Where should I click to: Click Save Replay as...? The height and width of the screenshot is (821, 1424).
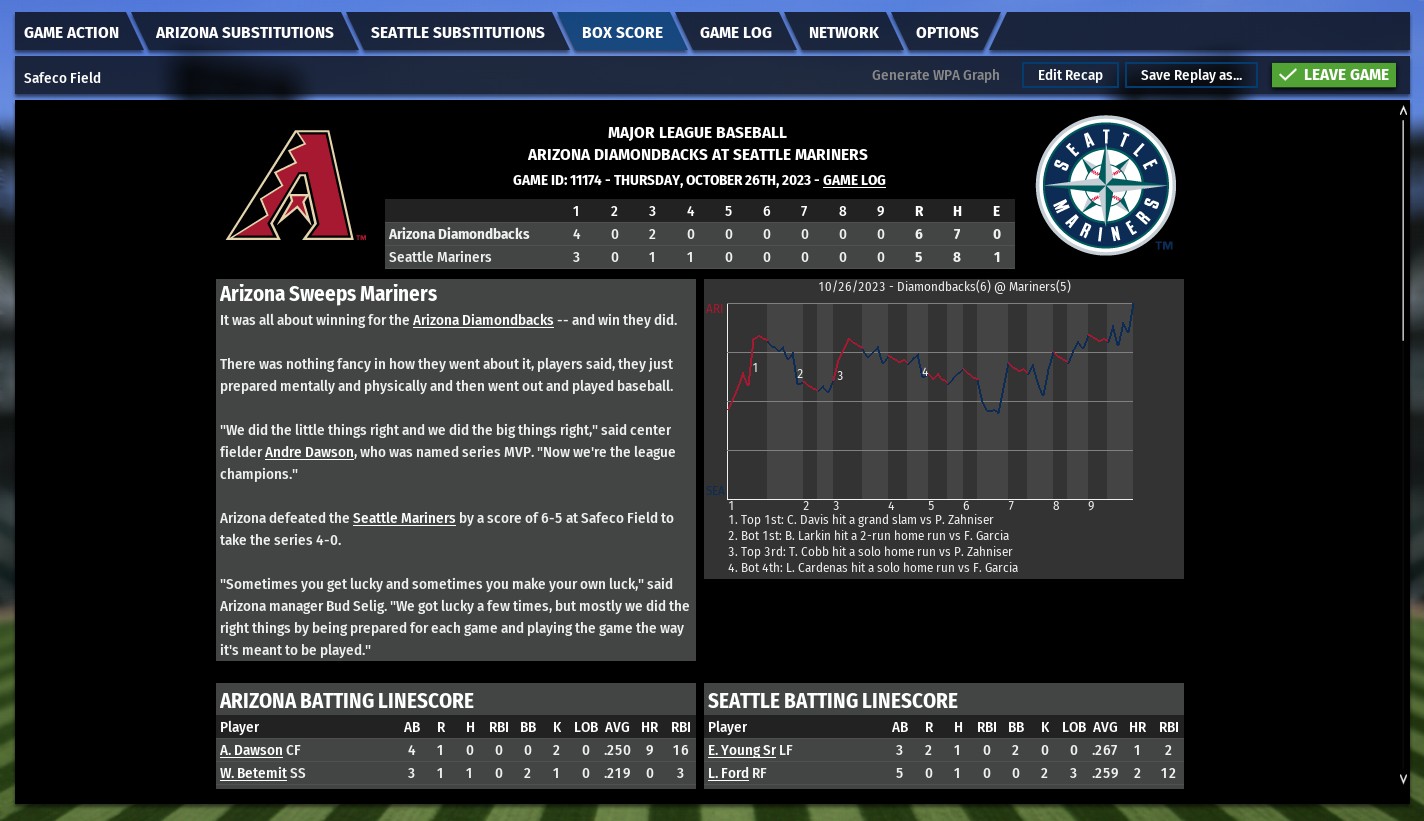(1191, 75)
